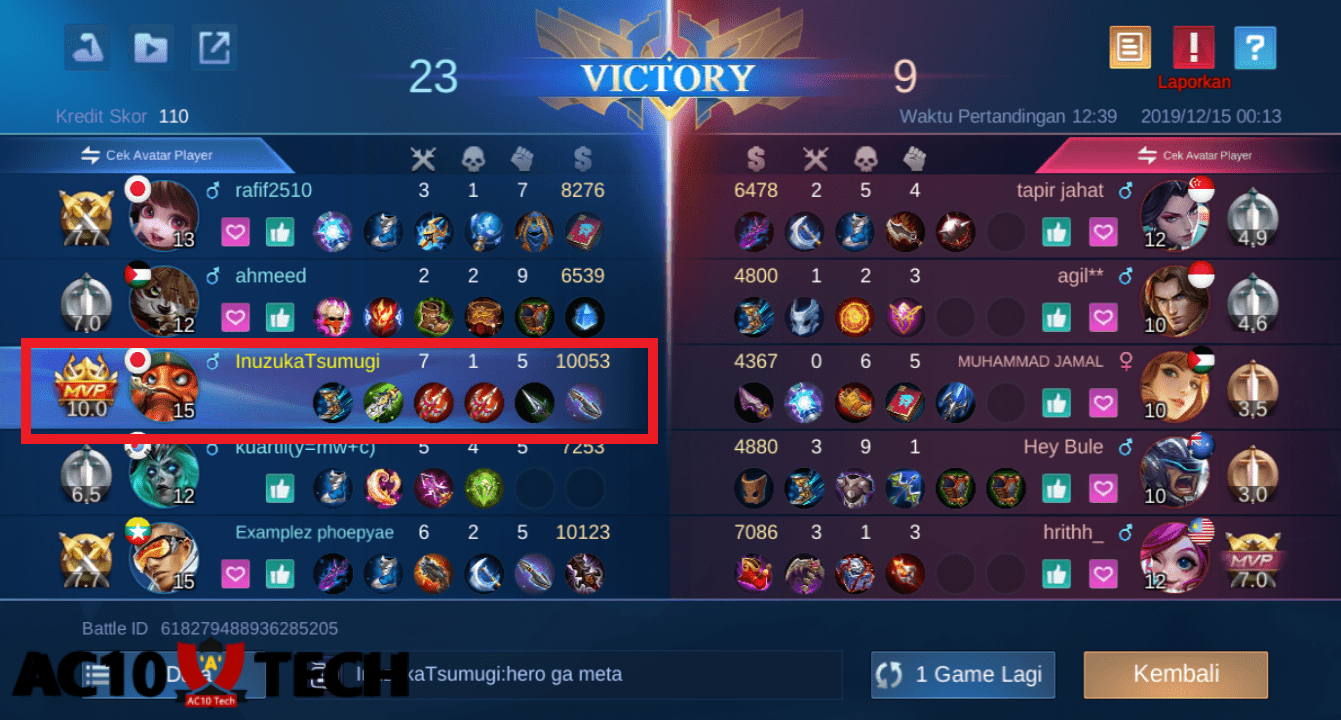
Task: Open the match statistics document icon
Action: 1130,47
